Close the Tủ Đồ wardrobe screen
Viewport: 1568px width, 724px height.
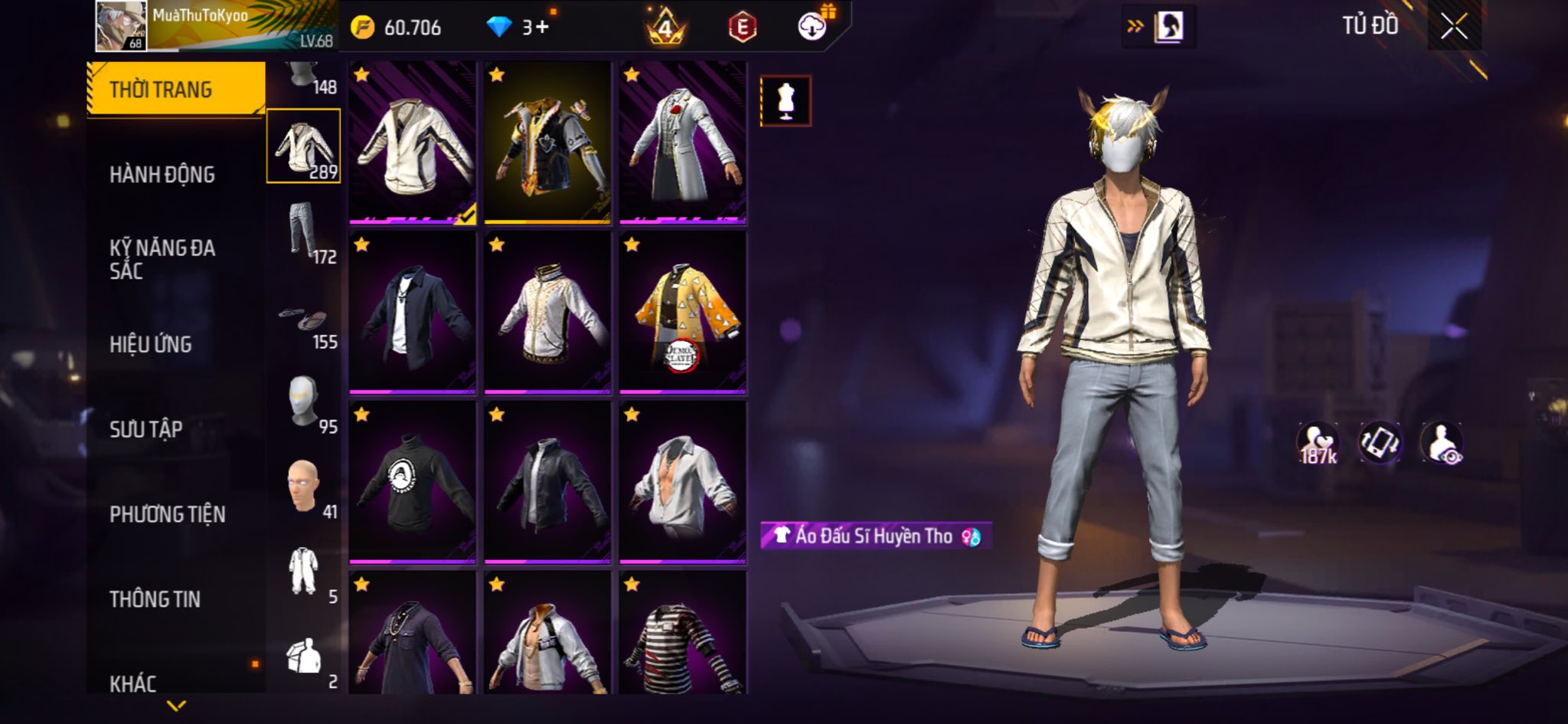tap(1454, 28)
